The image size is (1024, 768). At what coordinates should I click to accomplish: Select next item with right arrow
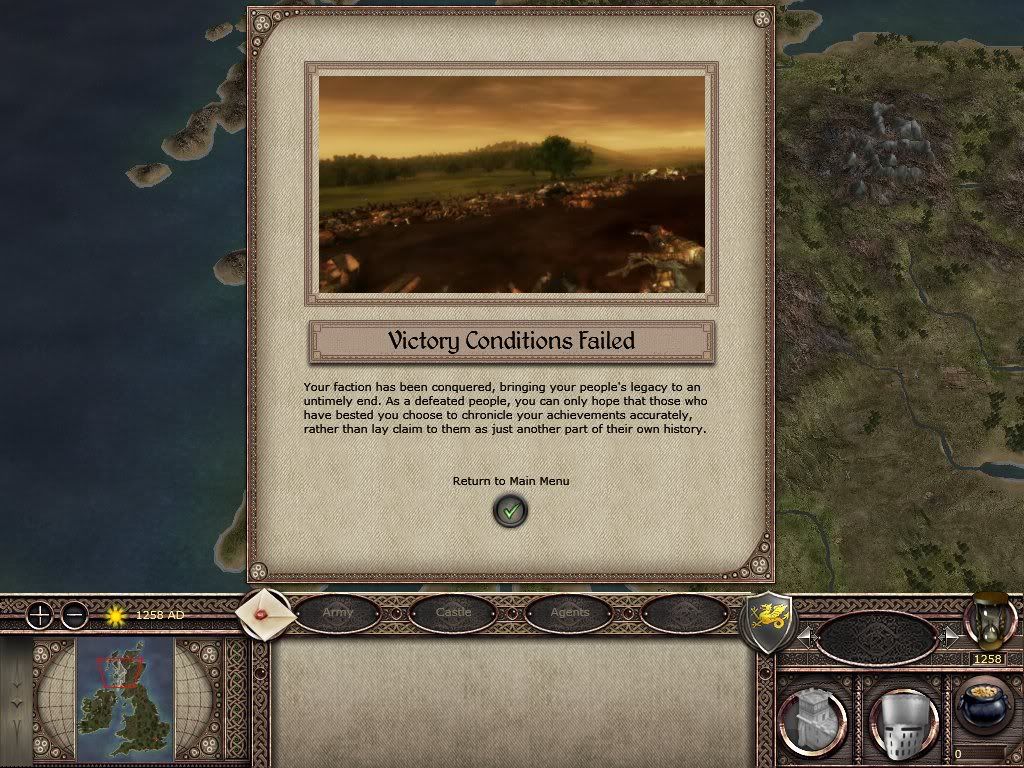951,636
